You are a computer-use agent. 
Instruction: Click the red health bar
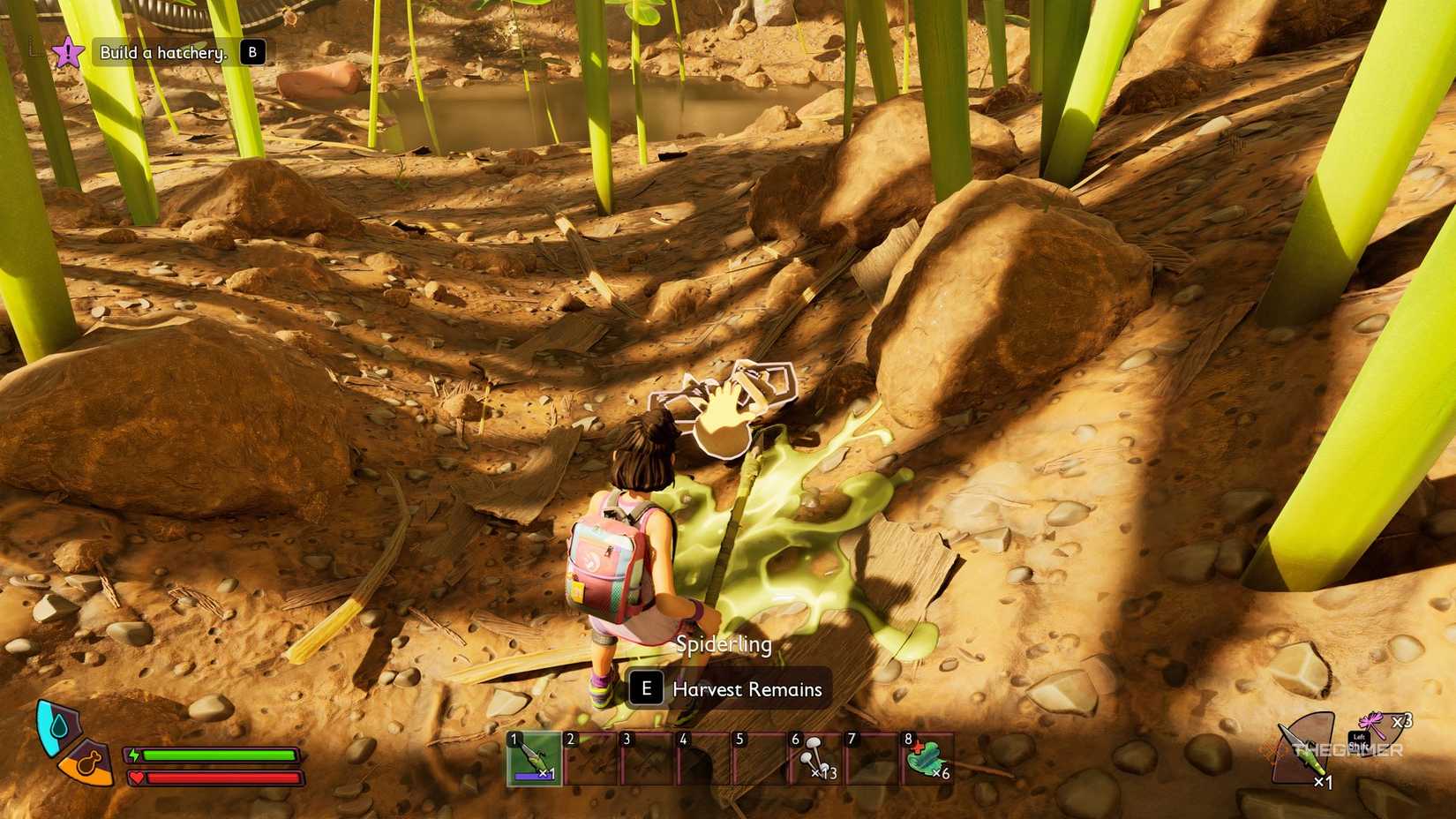click(x=225, y=779)
